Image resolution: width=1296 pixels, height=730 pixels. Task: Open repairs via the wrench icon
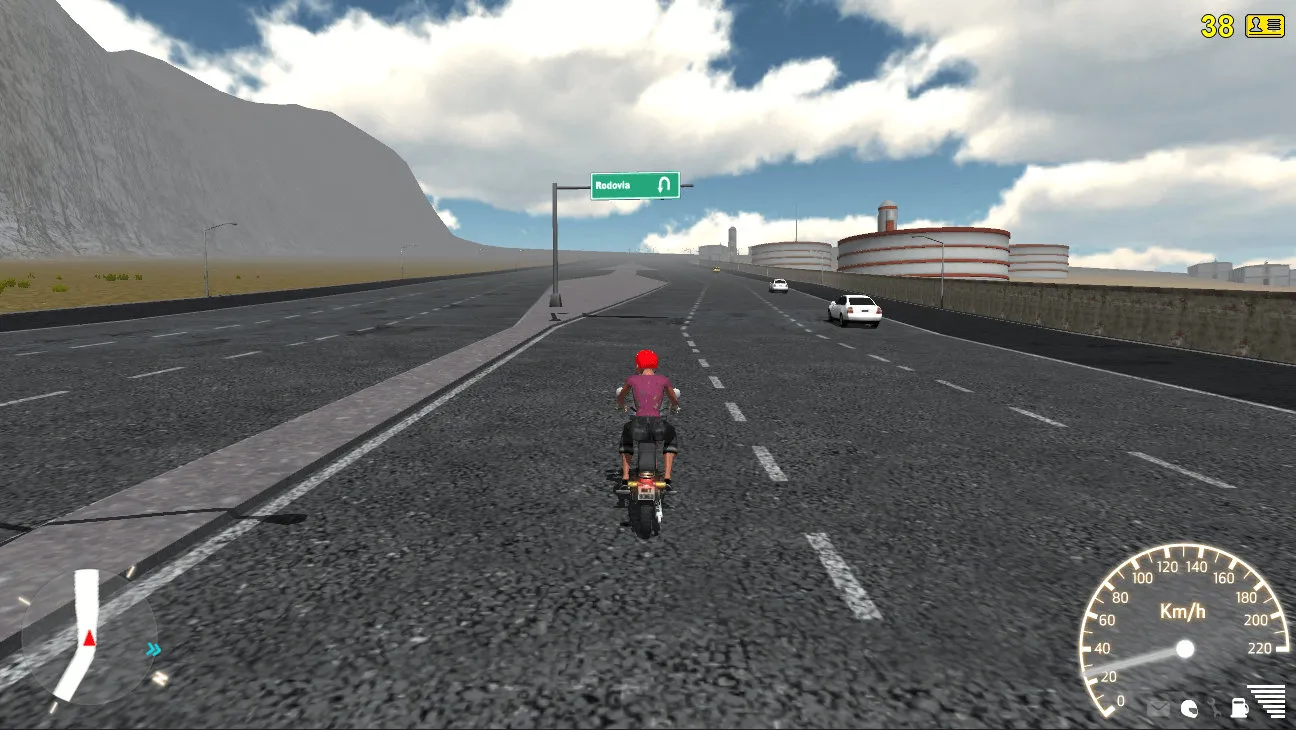point(1216,708)
